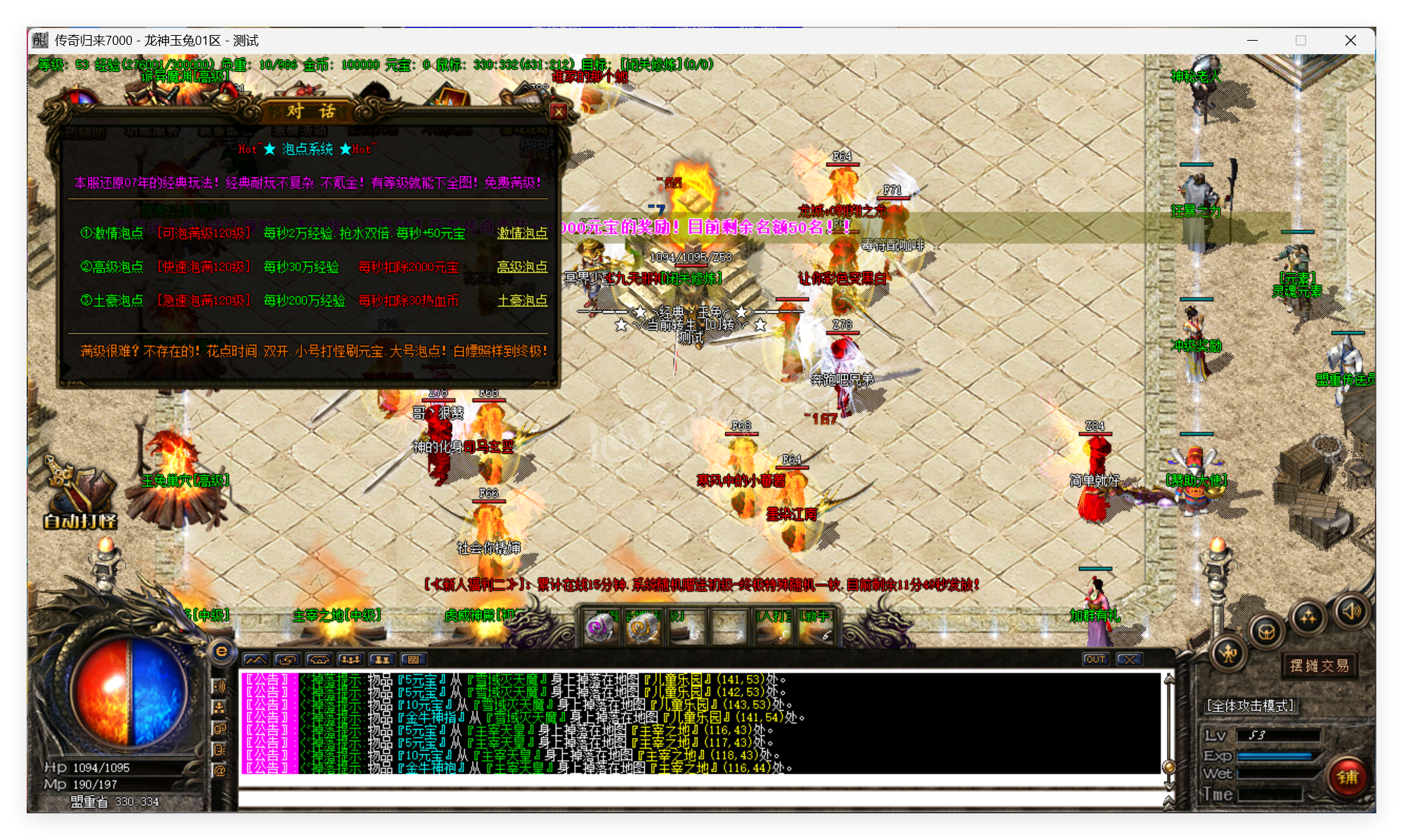This screenshot has height=840, width=1403.
Task: Click the mountain terrain icon on chat toolbar
Action: [x=256, y=660]
